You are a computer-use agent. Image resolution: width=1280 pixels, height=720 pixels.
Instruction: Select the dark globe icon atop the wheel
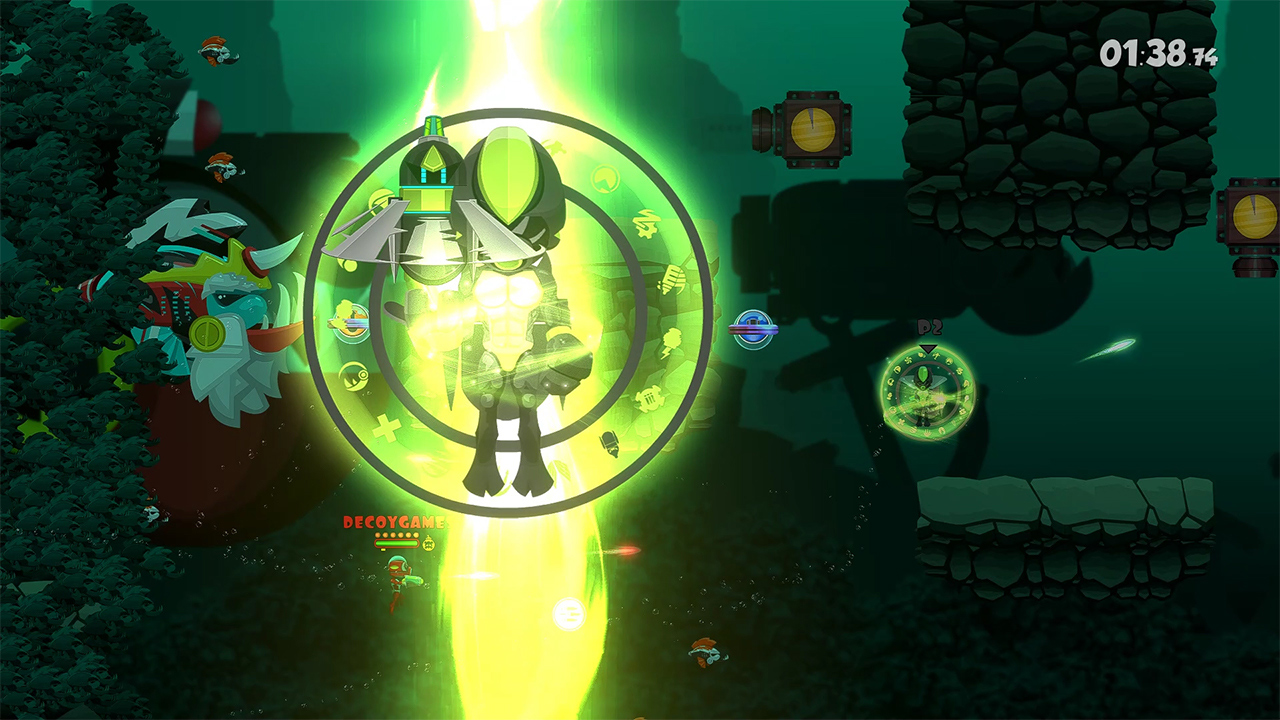[604, 178]
